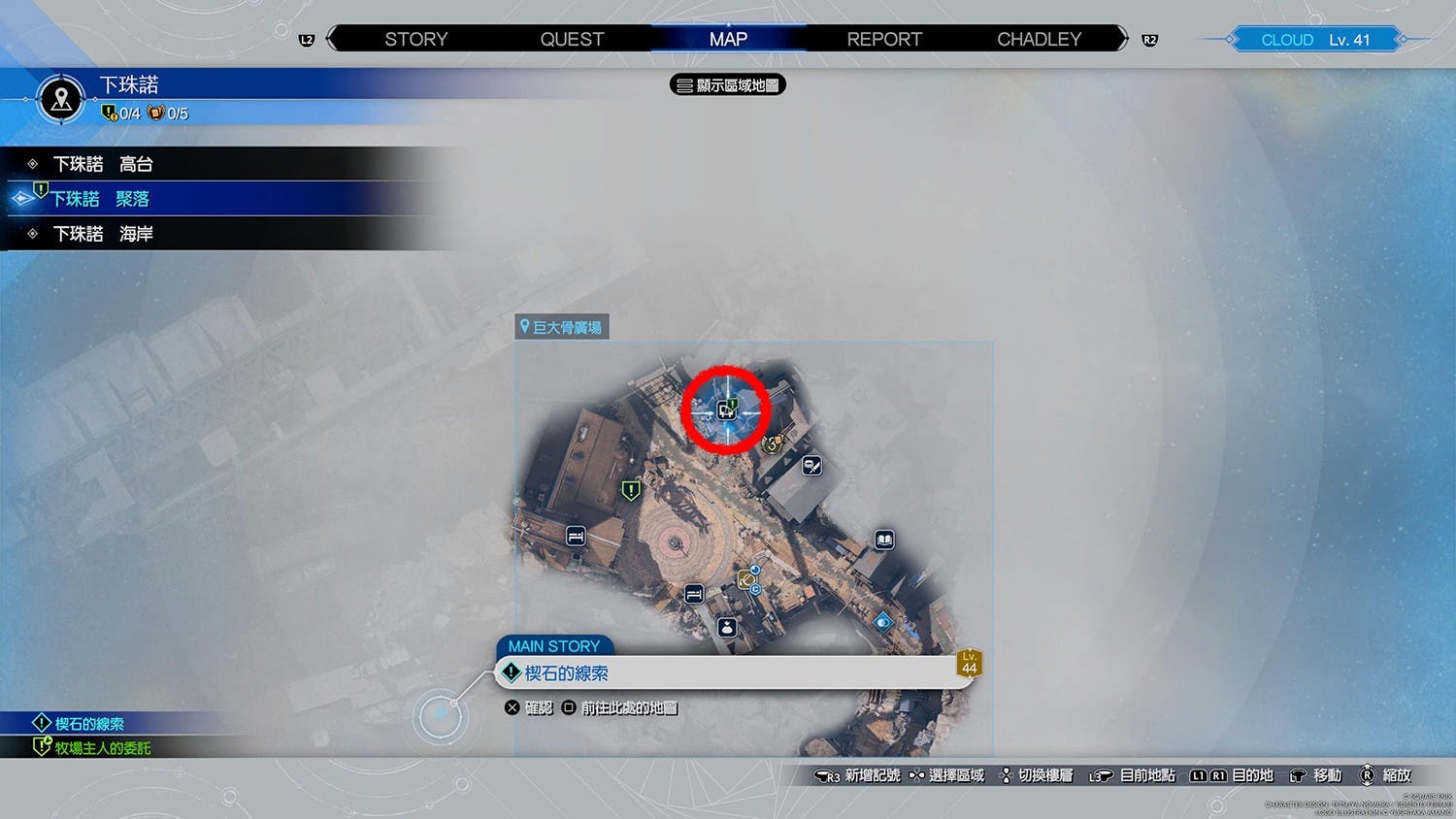Click the 下珠諾 region location pin icon
Screen dimensions: 1456x819
(61, 98)
